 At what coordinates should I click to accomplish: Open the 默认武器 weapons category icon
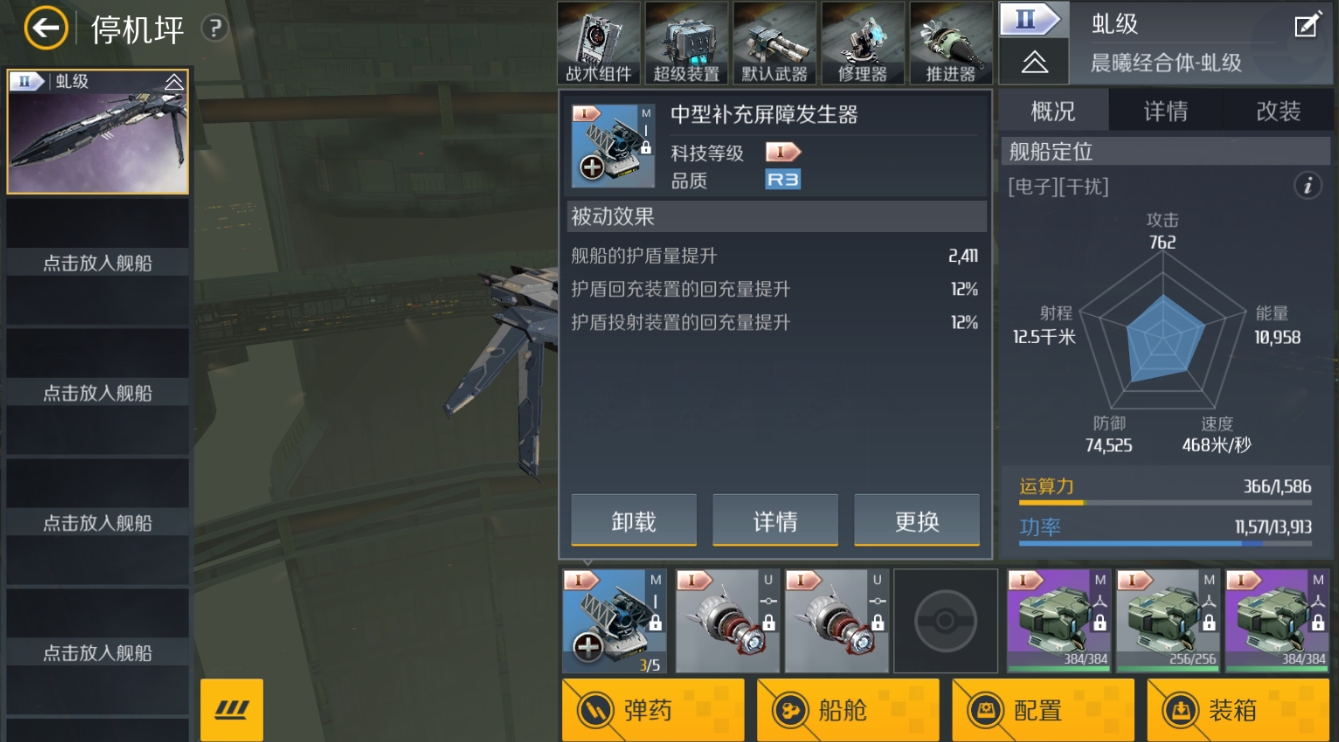coord(775,40)
